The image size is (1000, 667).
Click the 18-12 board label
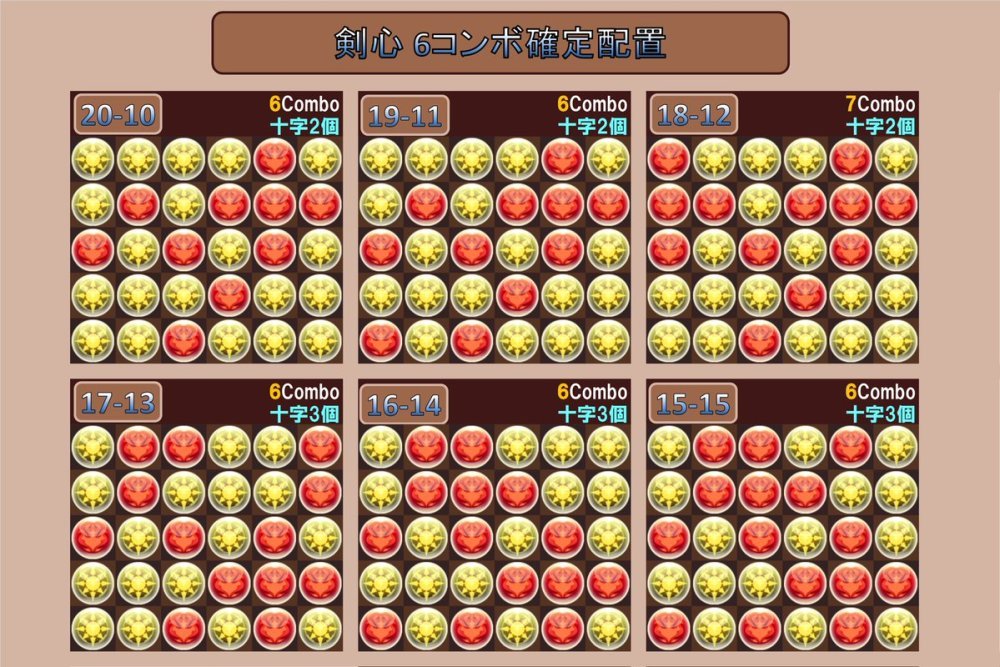693,115
